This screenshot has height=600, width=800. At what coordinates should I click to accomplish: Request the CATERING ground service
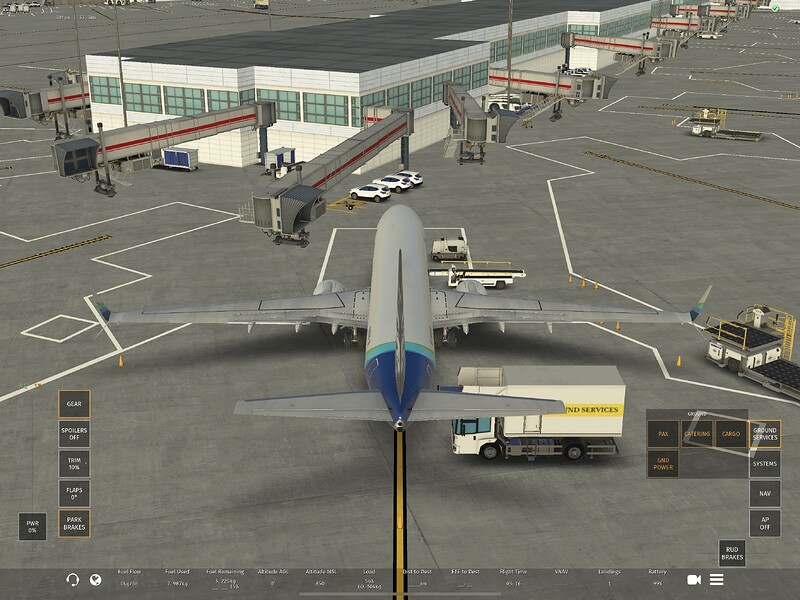coord(697,434)
